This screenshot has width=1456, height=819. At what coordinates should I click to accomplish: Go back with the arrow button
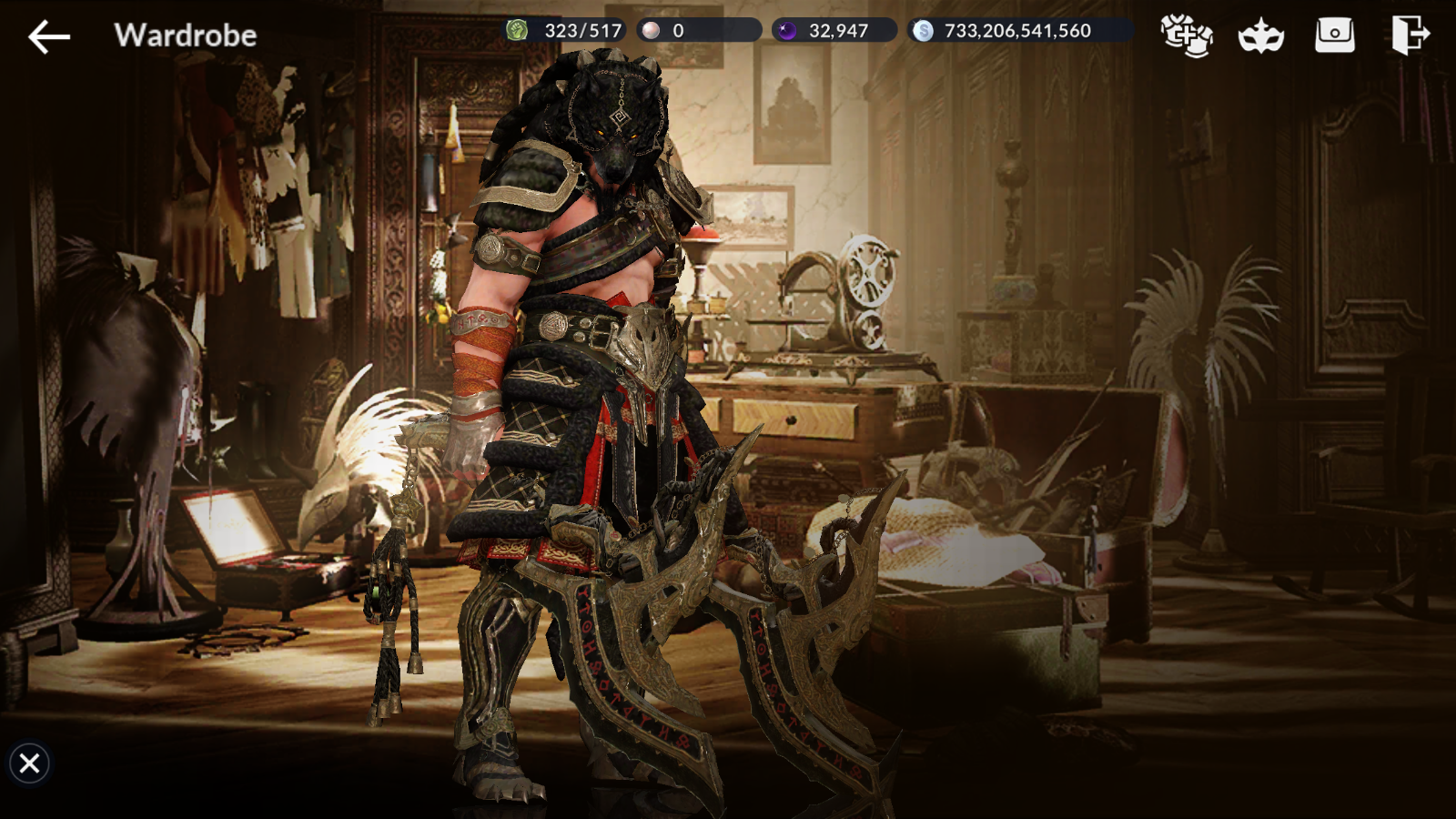(x=49, y=36)
